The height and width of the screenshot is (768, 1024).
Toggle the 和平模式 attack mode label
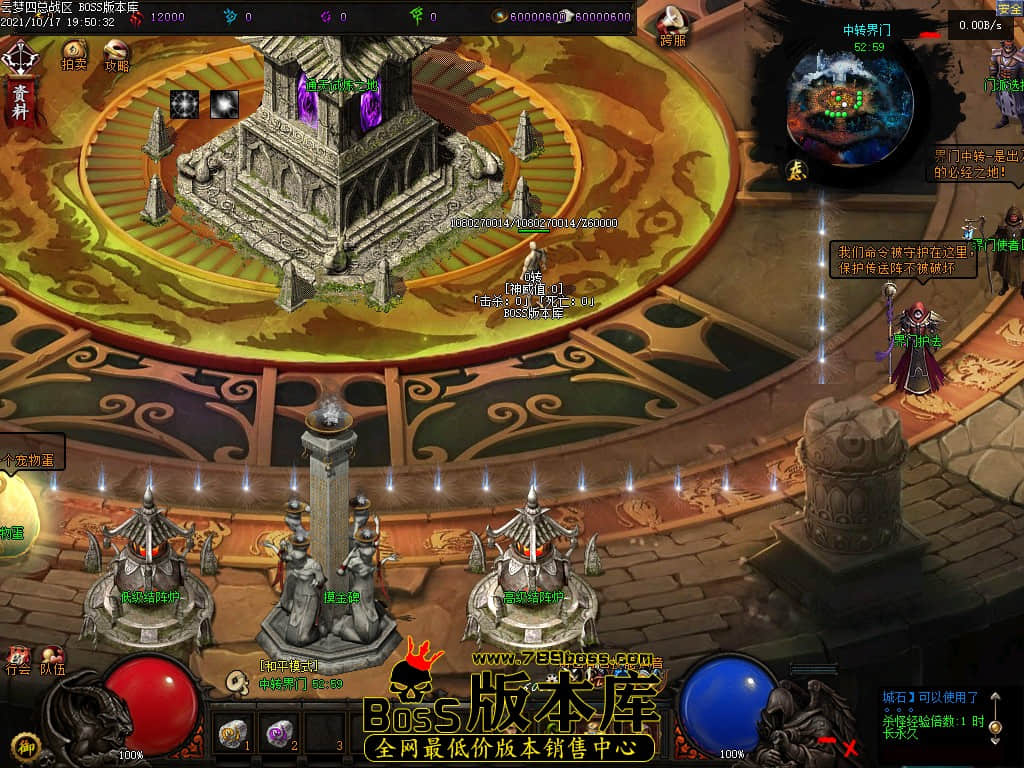(x=289, y=666)
